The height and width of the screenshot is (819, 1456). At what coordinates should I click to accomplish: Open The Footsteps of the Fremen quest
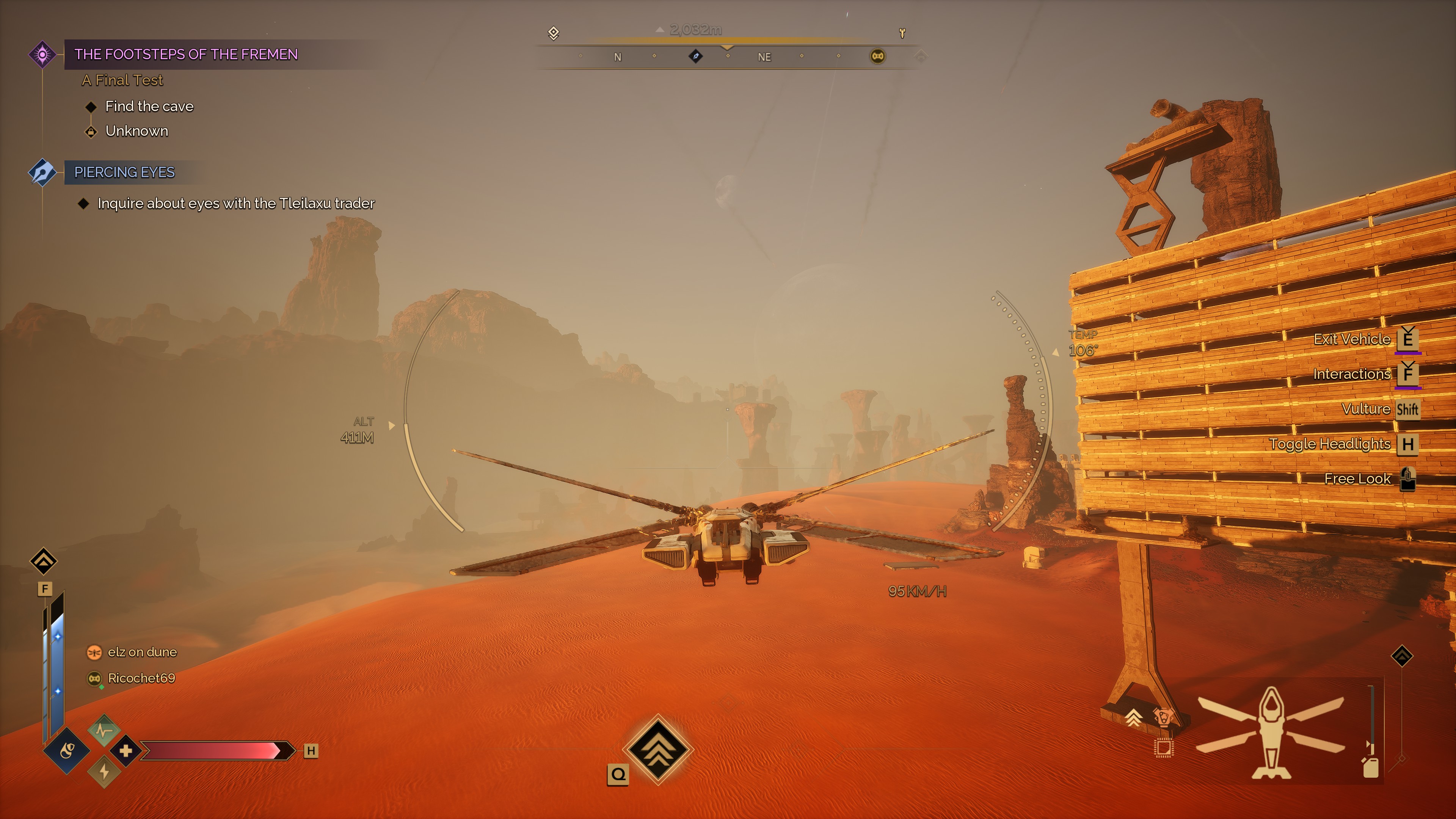click(186, 54)
